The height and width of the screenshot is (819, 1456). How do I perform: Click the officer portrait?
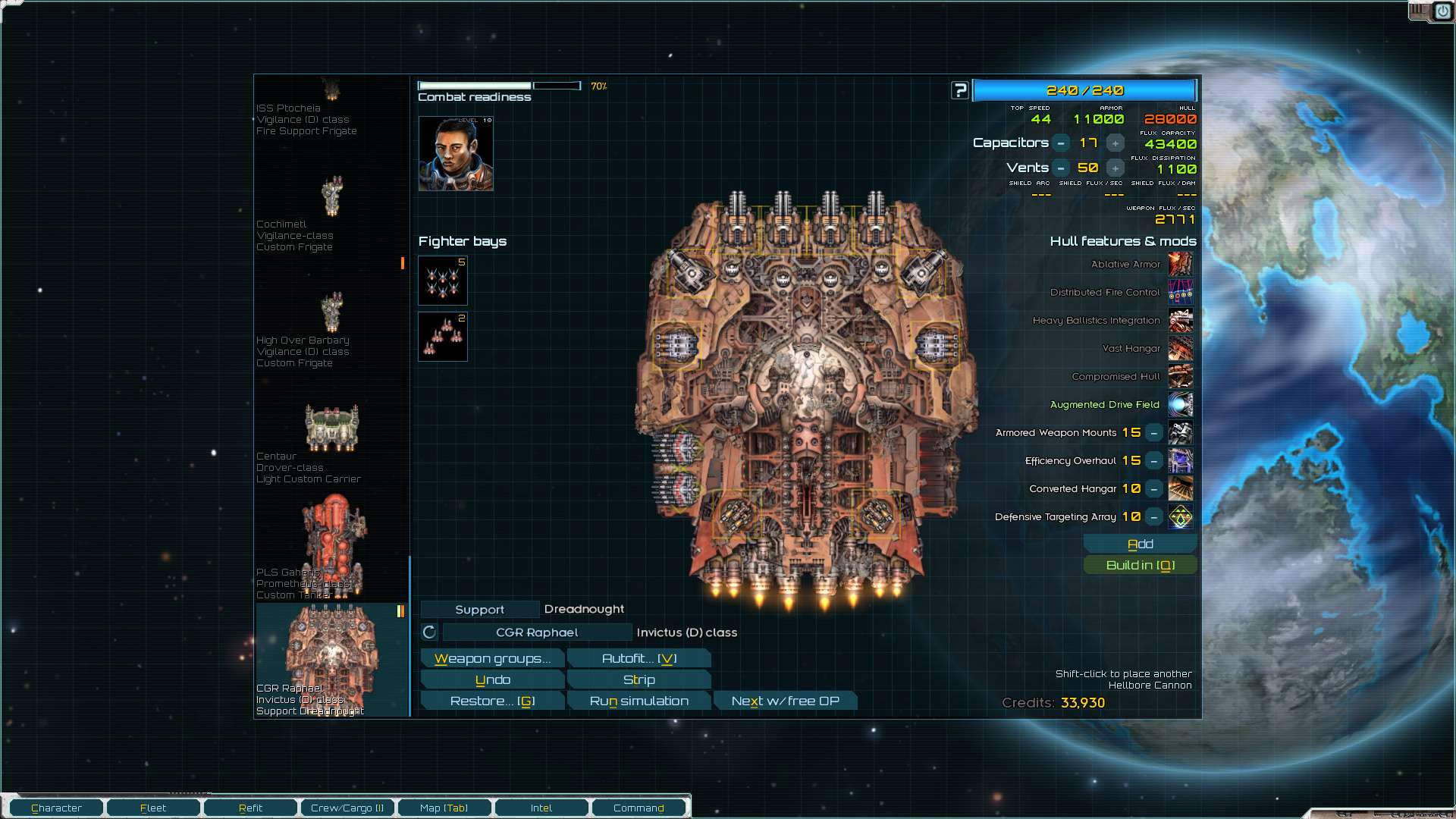(456, 154)
